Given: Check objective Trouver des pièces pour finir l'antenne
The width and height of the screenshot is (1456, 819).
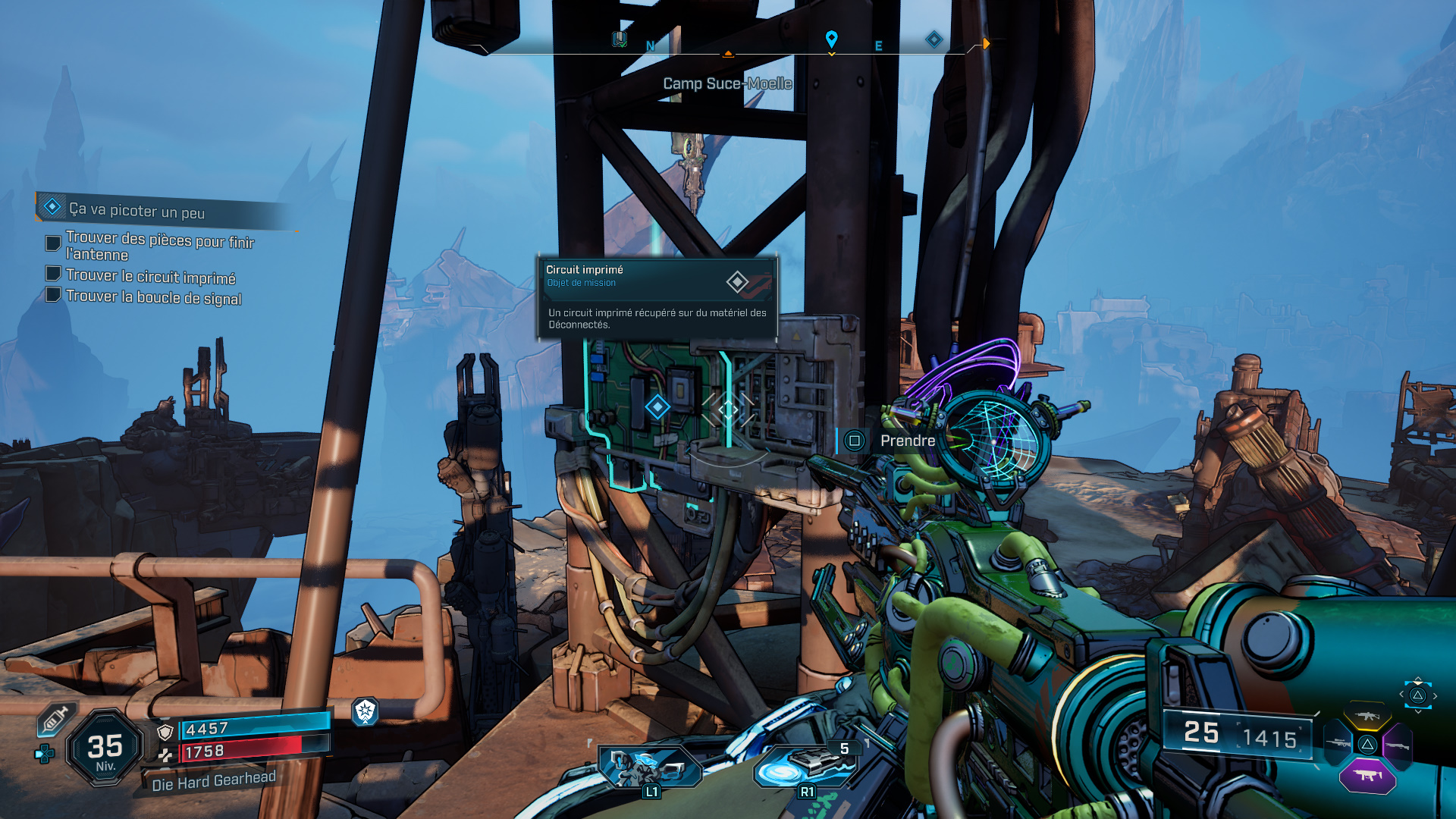Looking at the screenshot, I should pyautogui.click(x=52, y=243).
